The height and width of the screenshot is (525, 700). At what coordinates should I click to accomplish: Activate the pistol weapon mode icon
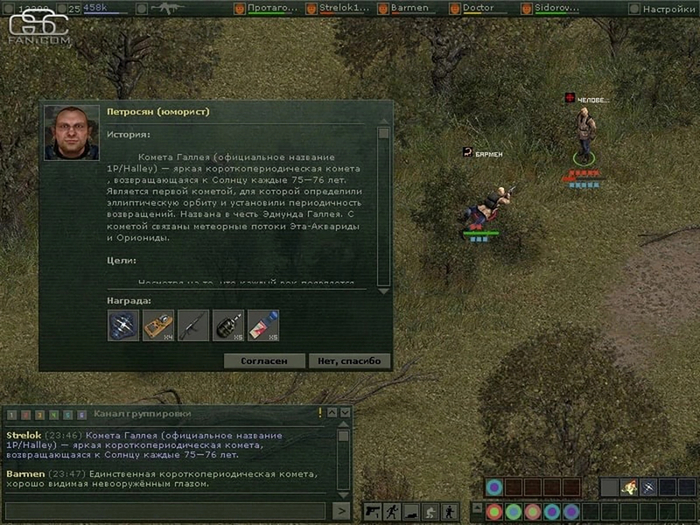372,511
